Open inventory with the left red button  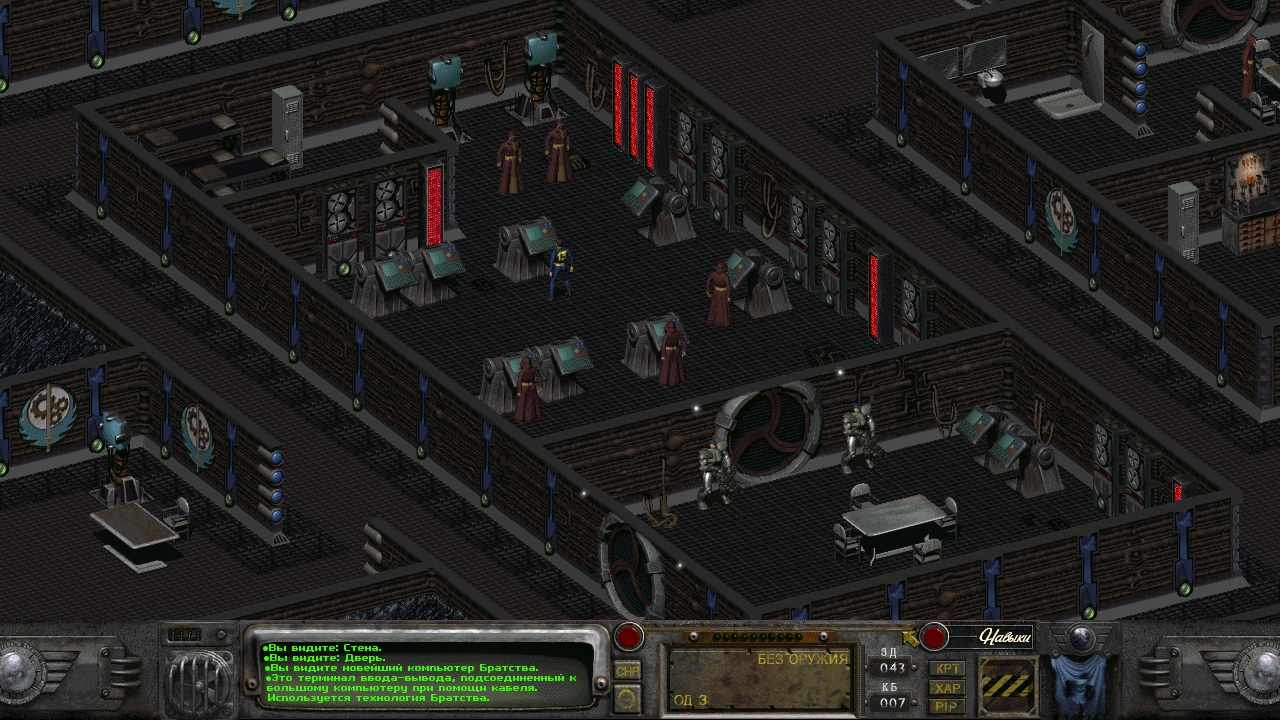pos(628,636)
